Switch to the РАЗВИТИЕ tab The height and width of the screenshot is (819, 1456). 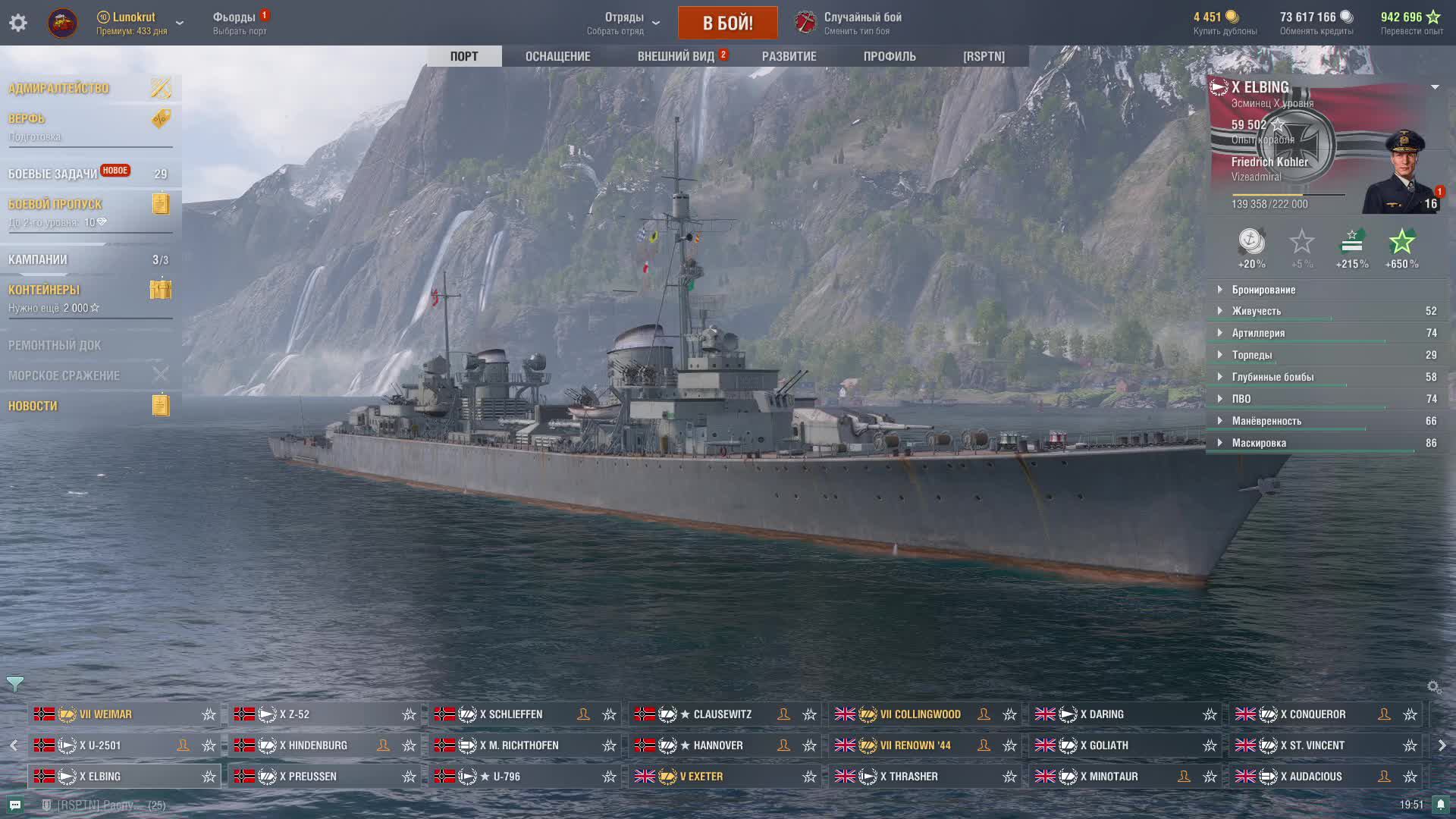point(789,56)
